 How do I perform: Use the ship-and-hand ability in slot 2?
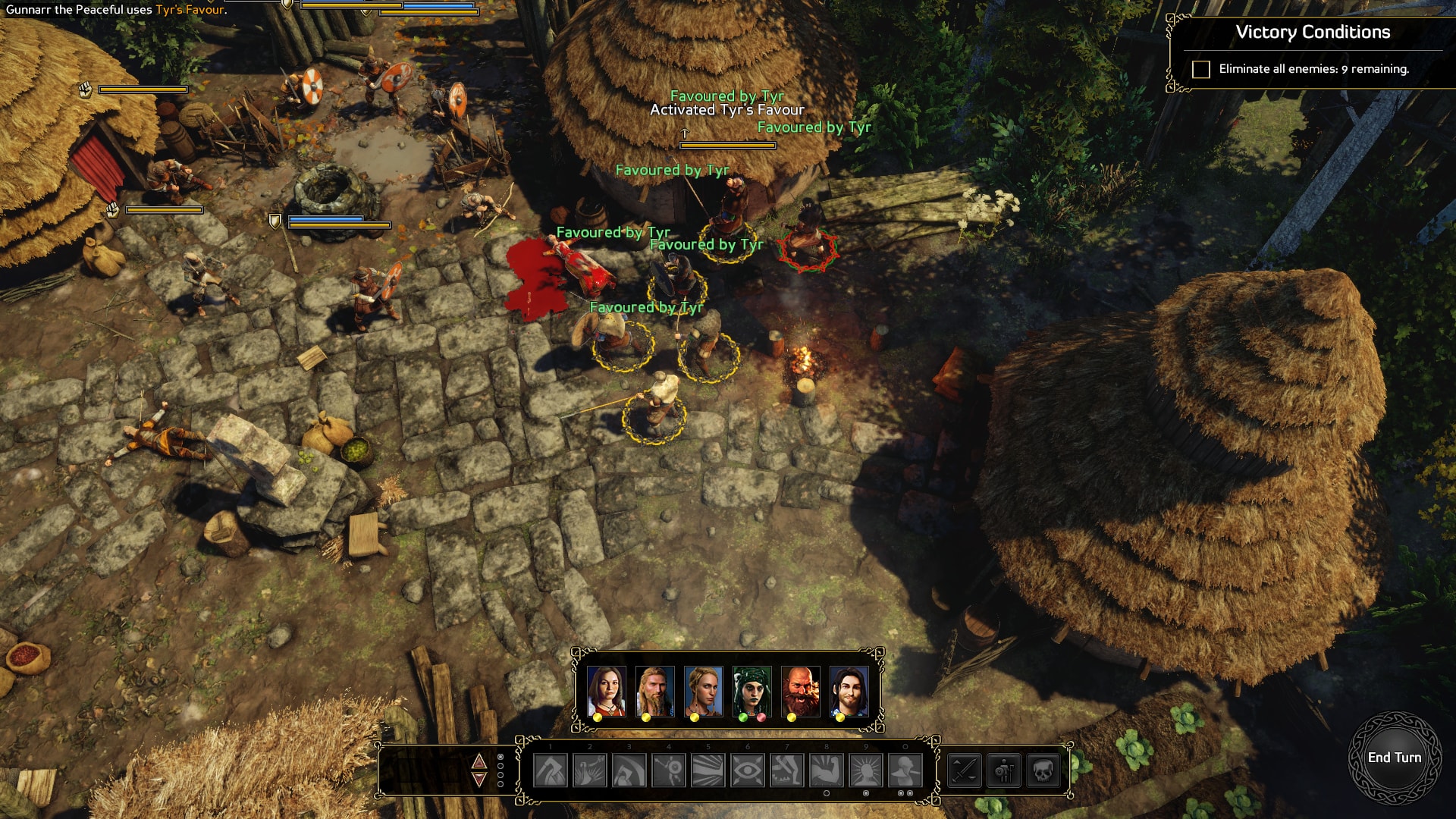coord(590,771)
